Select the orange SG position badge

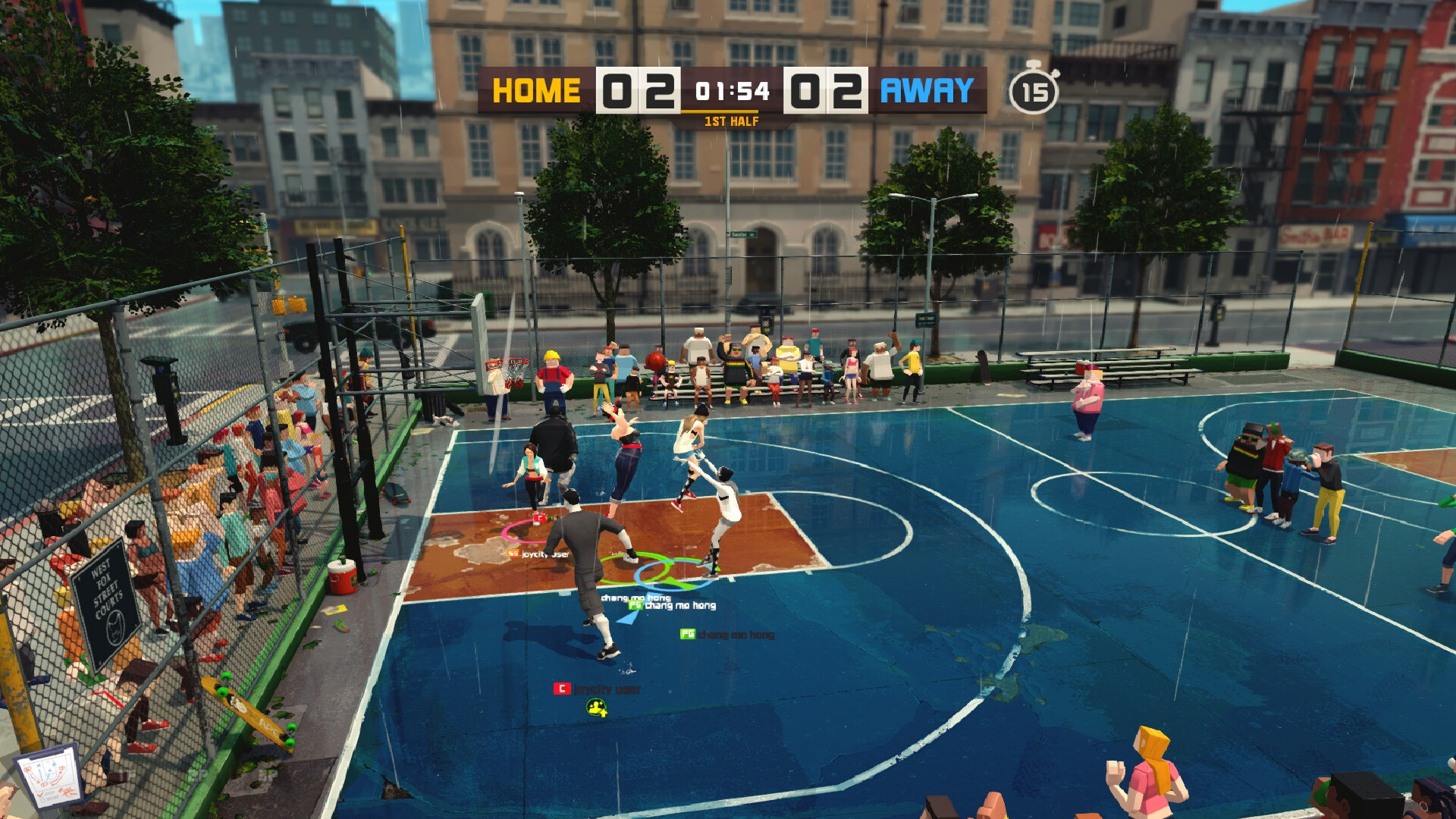(515, 554)
